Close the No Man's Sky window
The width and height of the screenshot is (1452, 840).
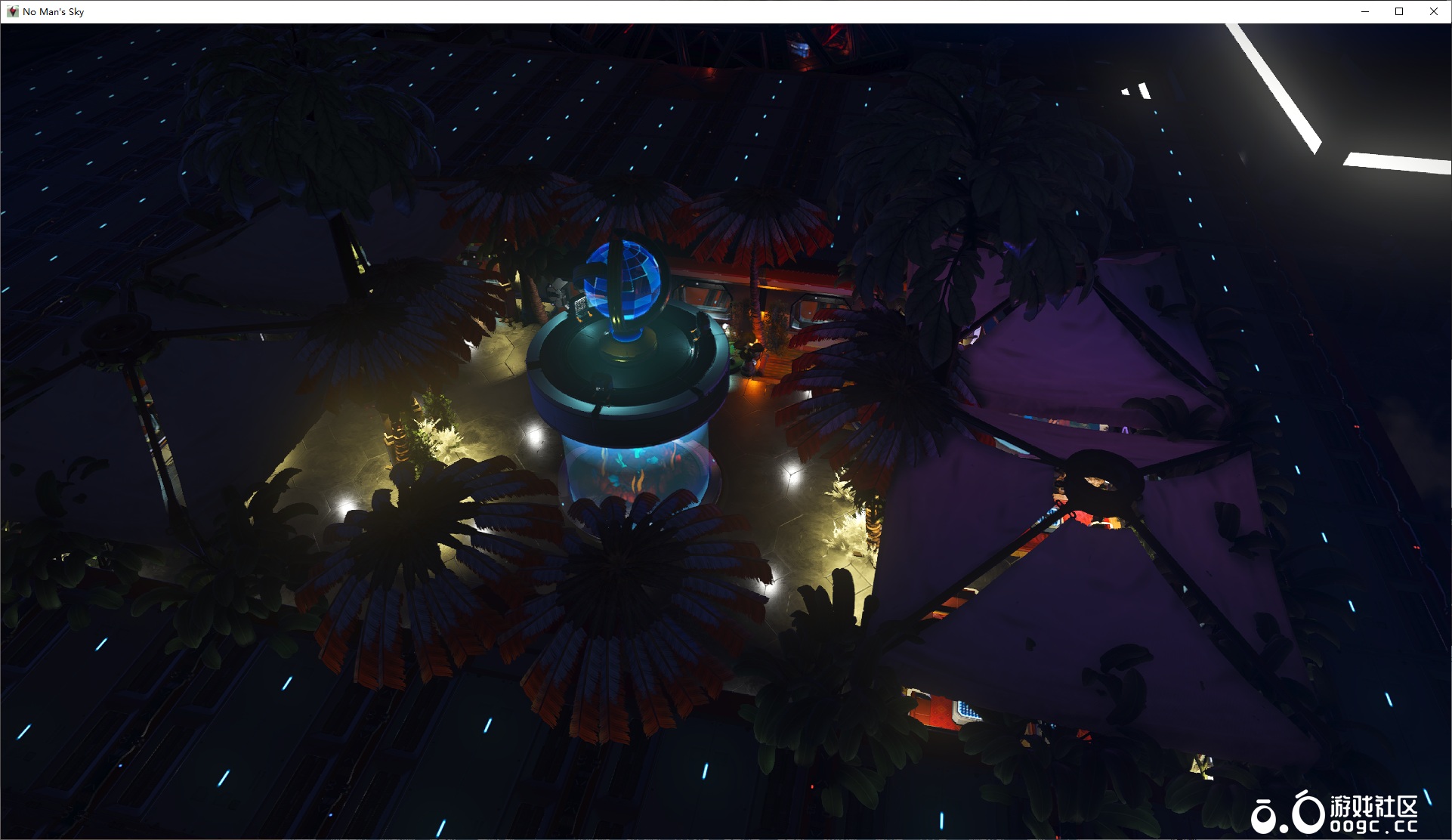pyautogui.click(x=1433, y=11)
